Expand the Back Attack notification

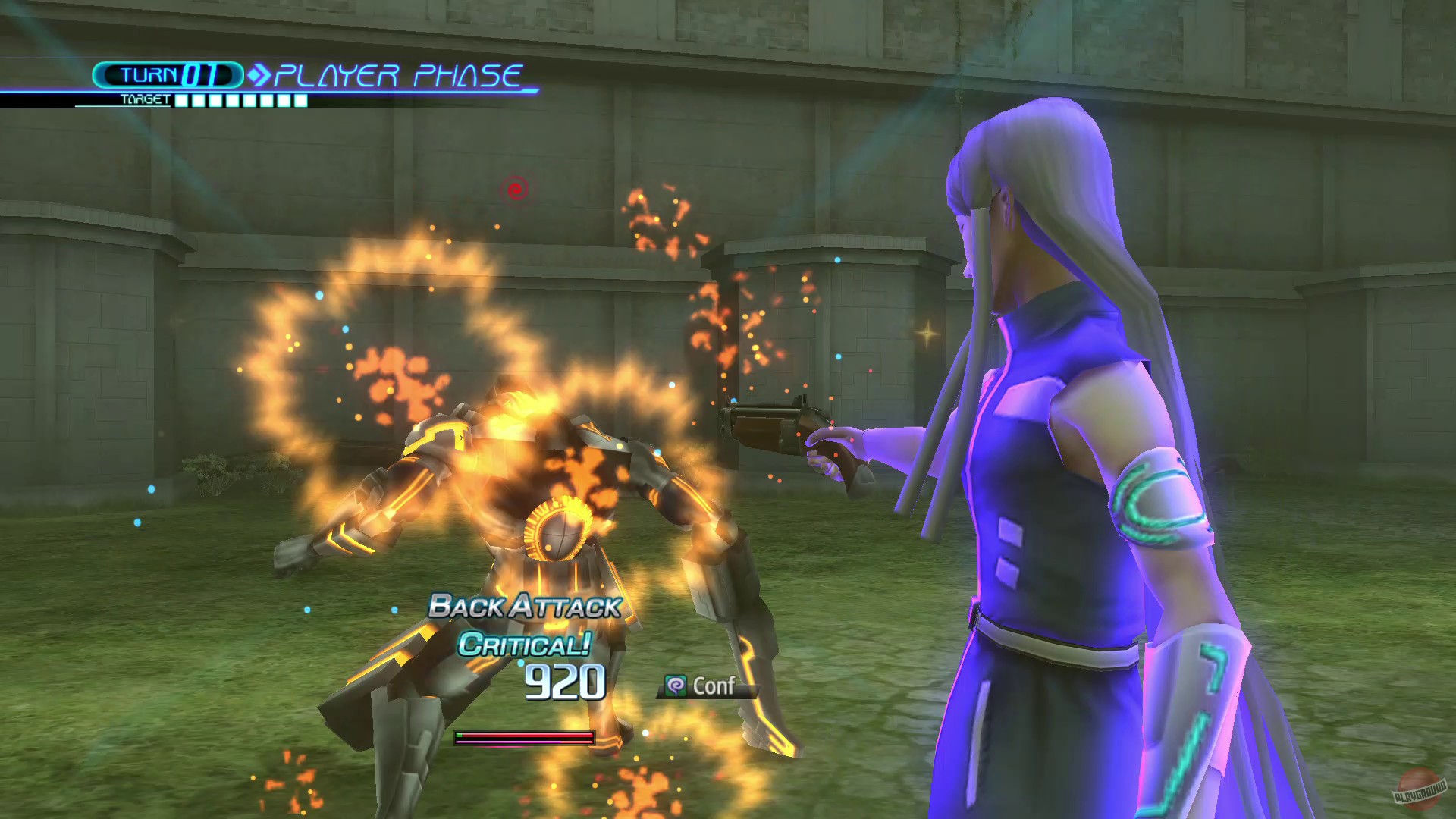[523, 607]
